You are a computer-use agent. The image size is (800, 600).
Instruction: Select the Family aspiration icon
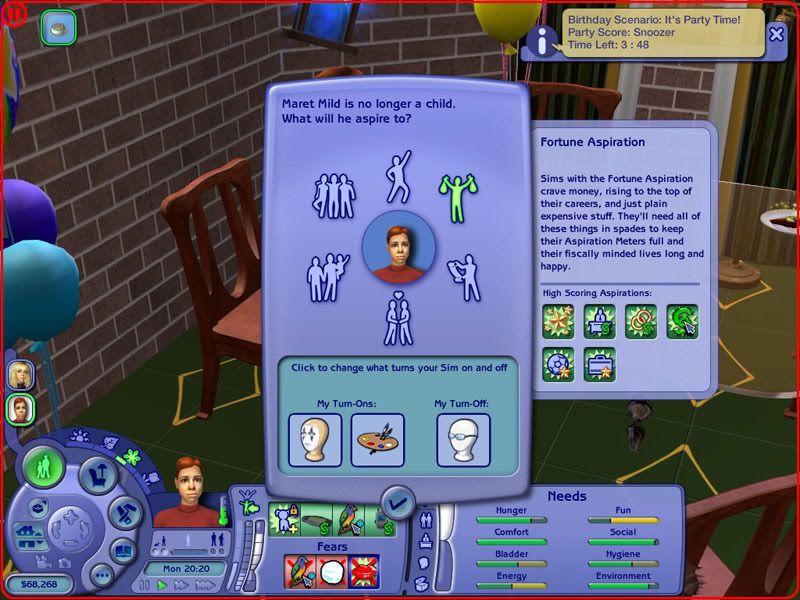pos(328,272)
